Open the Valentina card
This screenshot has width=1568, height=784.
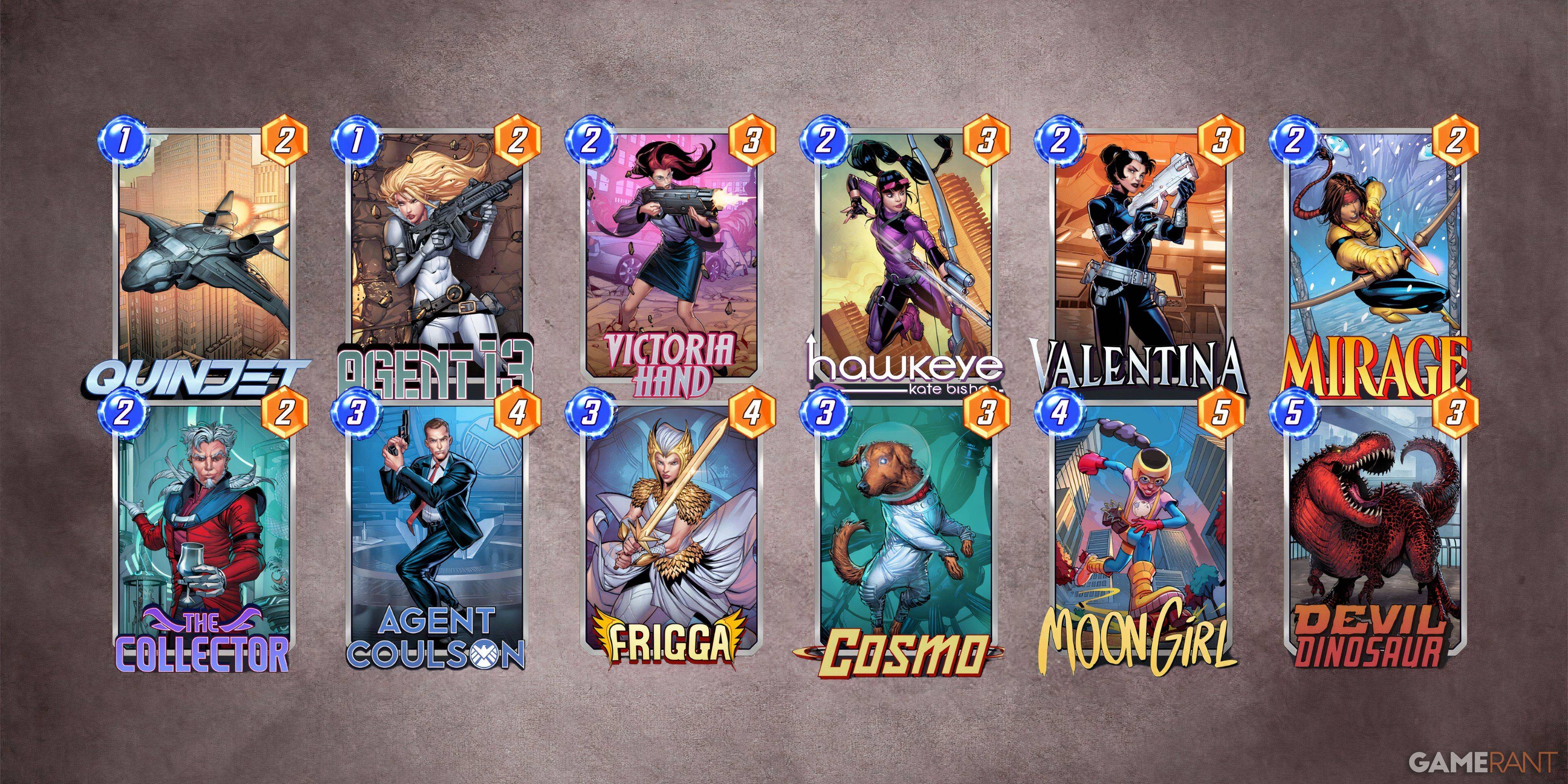click(1140, 256)
